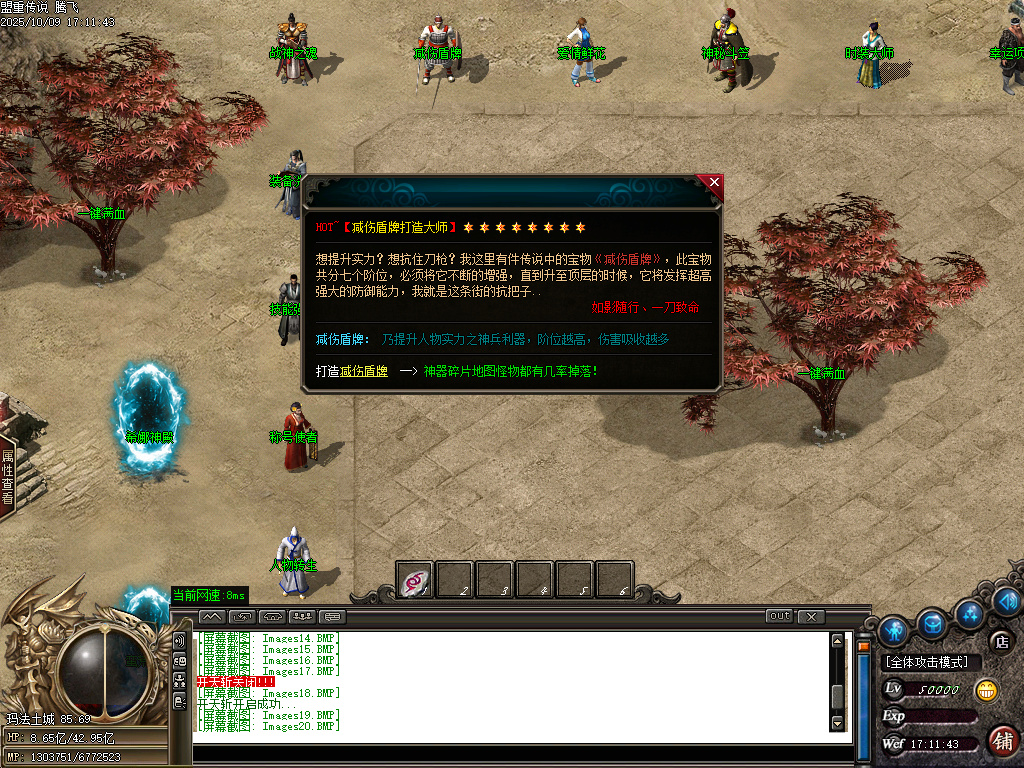Viewport: 1024px width, 768px height.
Task: Open the skills sparkle icon
Action: click(x=968, y=612)
